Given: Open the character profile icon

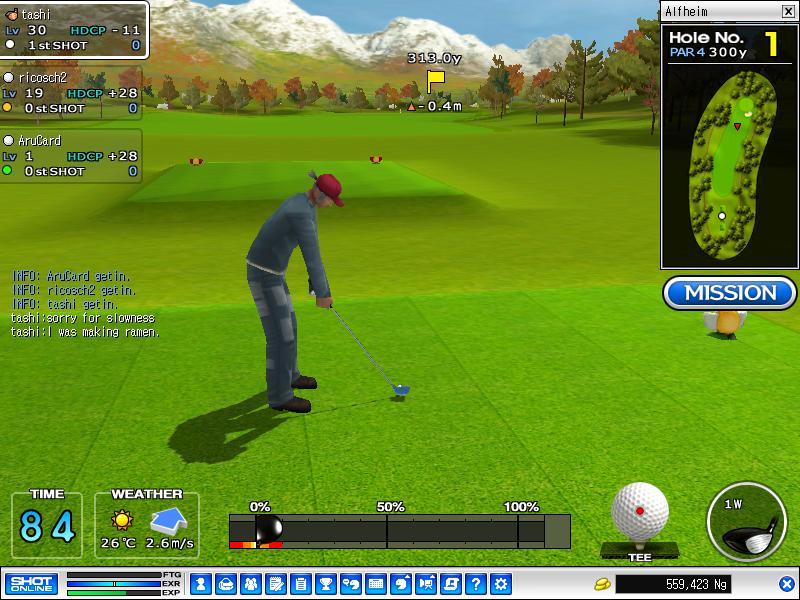Looking at the screenshot, I should (200, 583).
